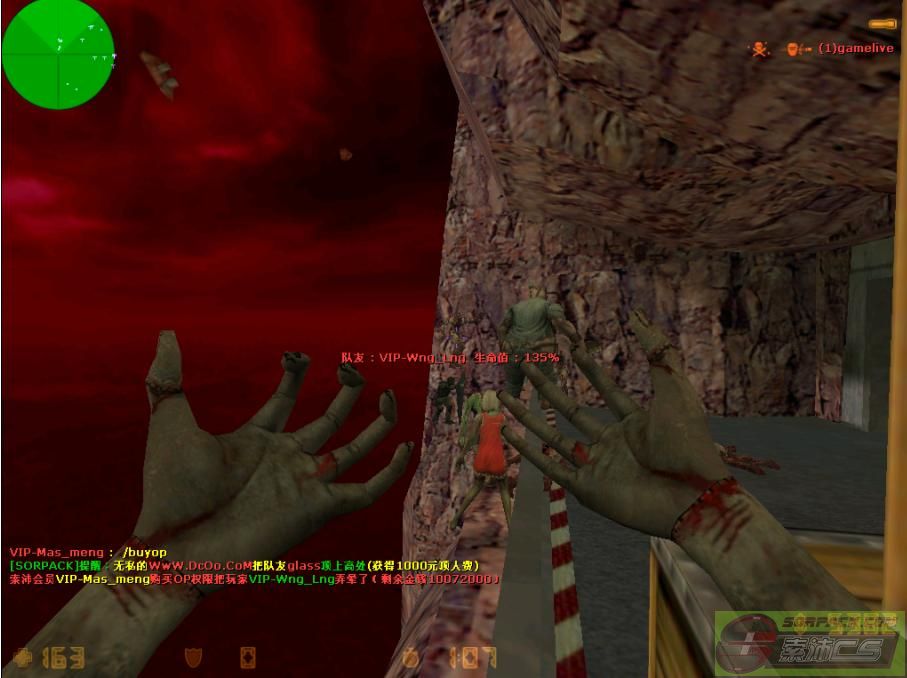
Task: Click the round timer stopwatch icon
Action: (x=410, y=657)
